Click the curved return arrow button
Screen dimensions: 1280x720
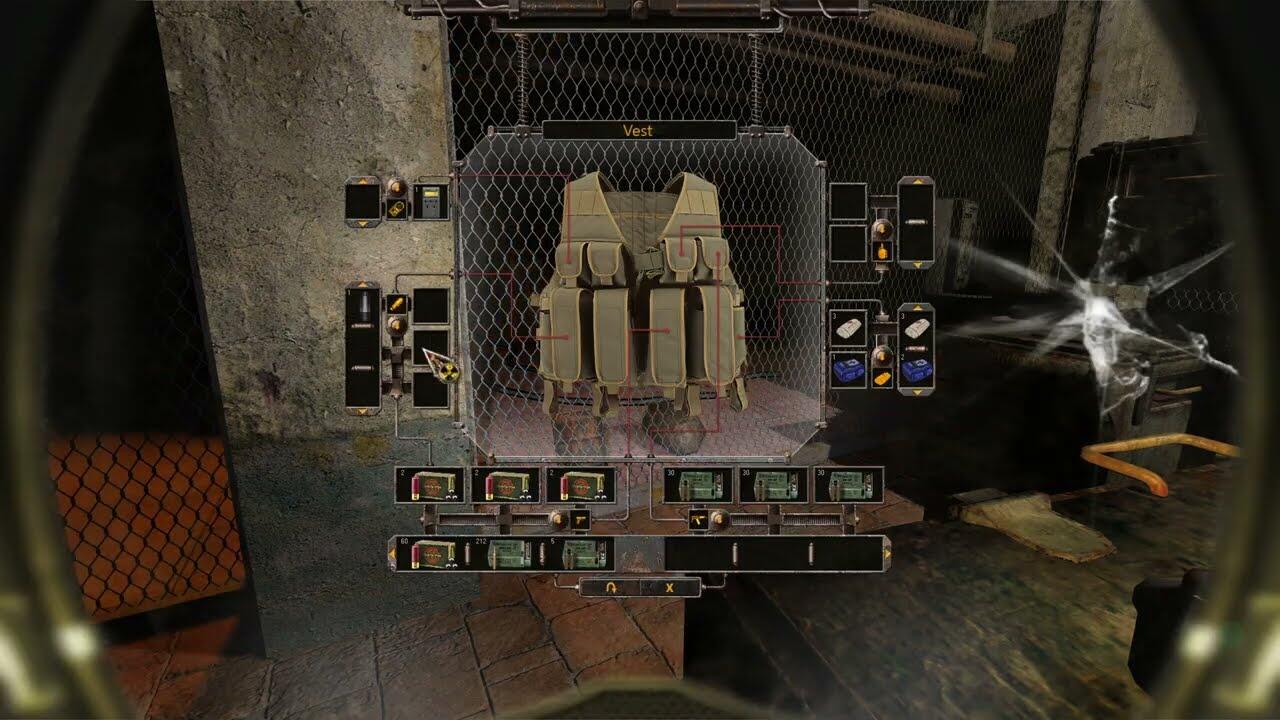point(610,587)
